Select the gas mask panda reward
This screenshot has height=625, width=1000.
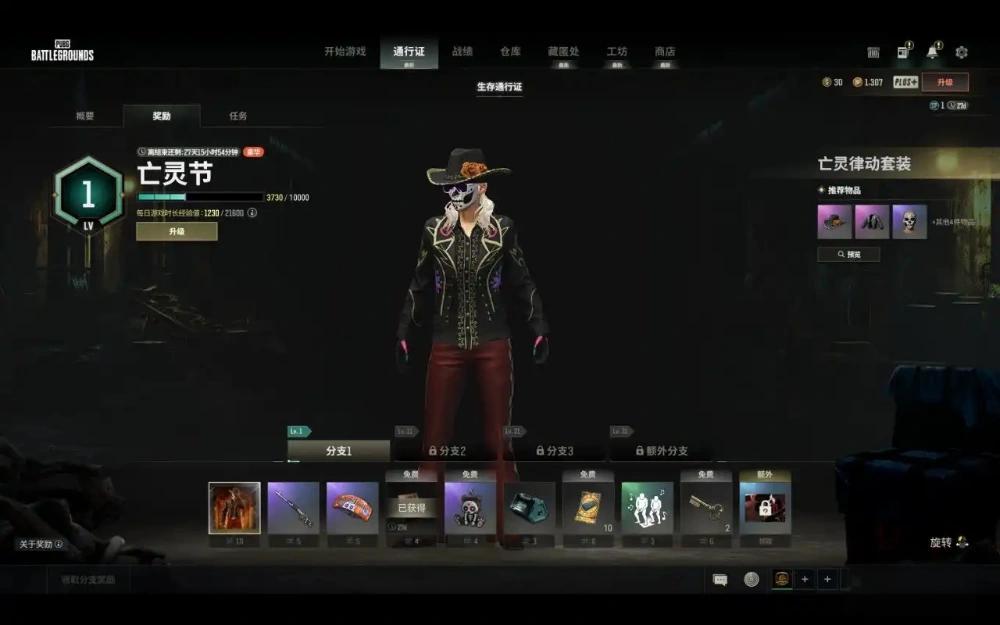[470, 508]
